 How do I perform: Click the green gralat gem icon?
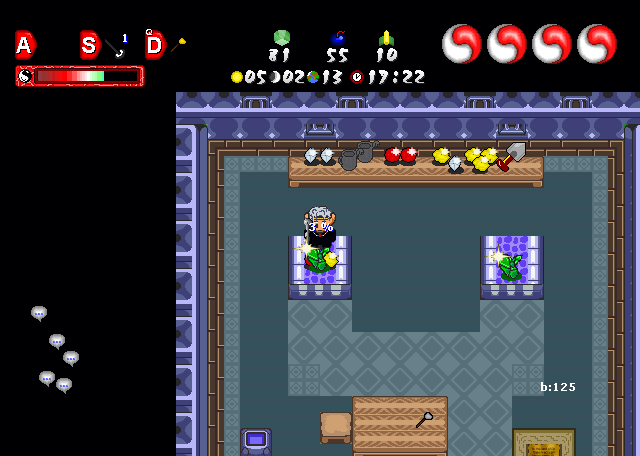tap(281, 38)
